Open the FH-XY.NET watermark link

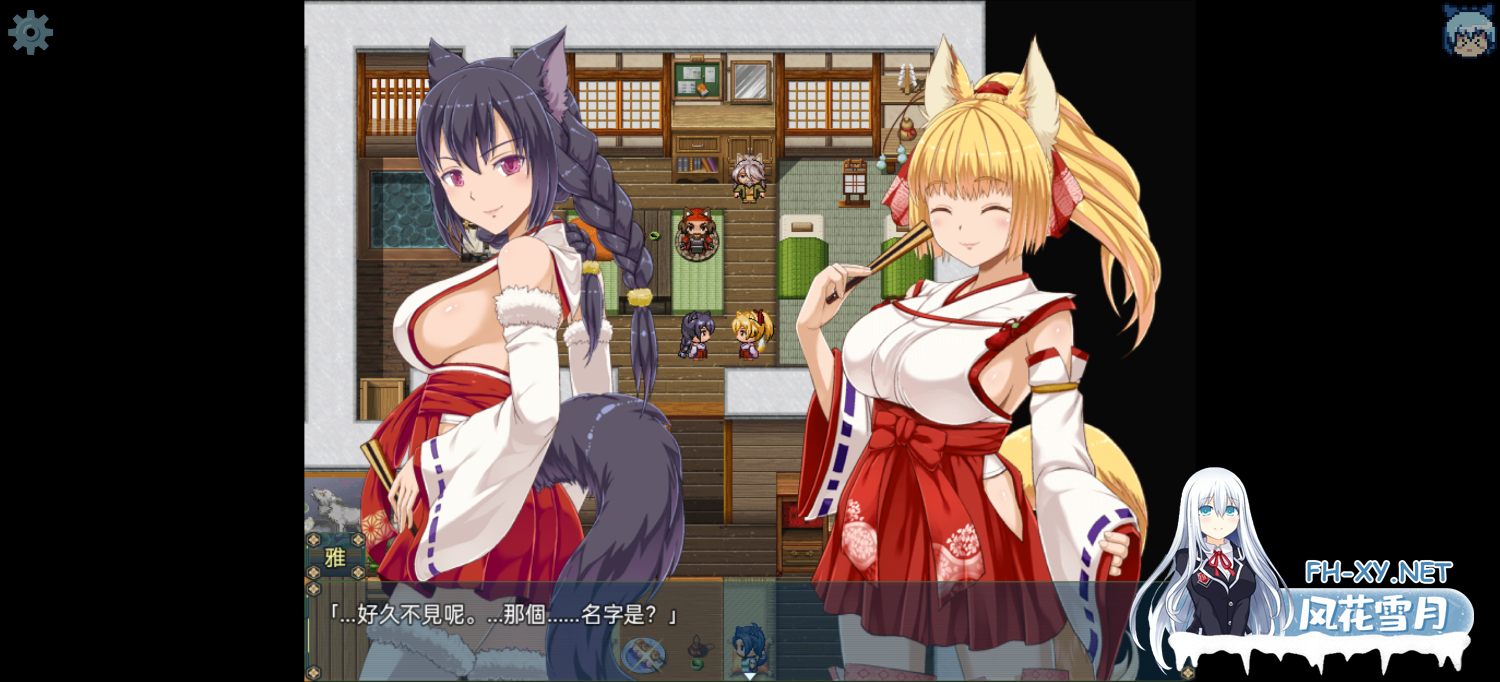click(1378, 573)
